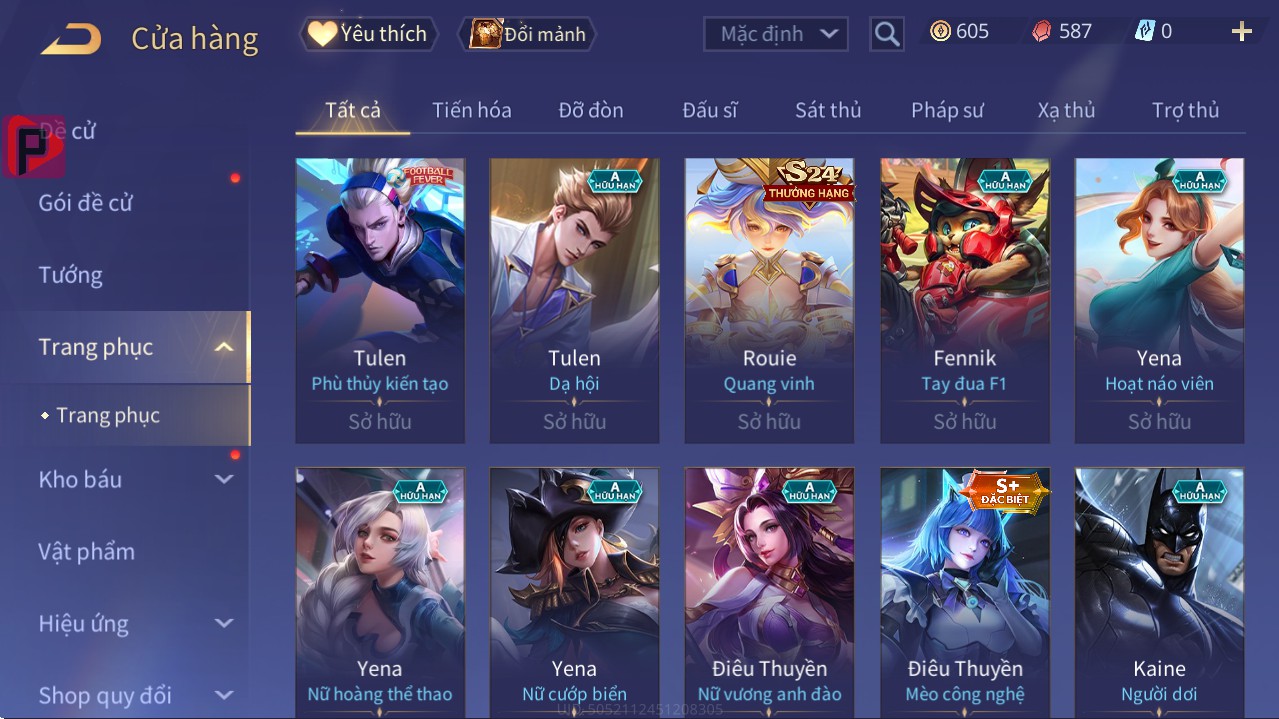
Task: Pick the Kaine Người dơi skin card
Action: (1159, 592)
